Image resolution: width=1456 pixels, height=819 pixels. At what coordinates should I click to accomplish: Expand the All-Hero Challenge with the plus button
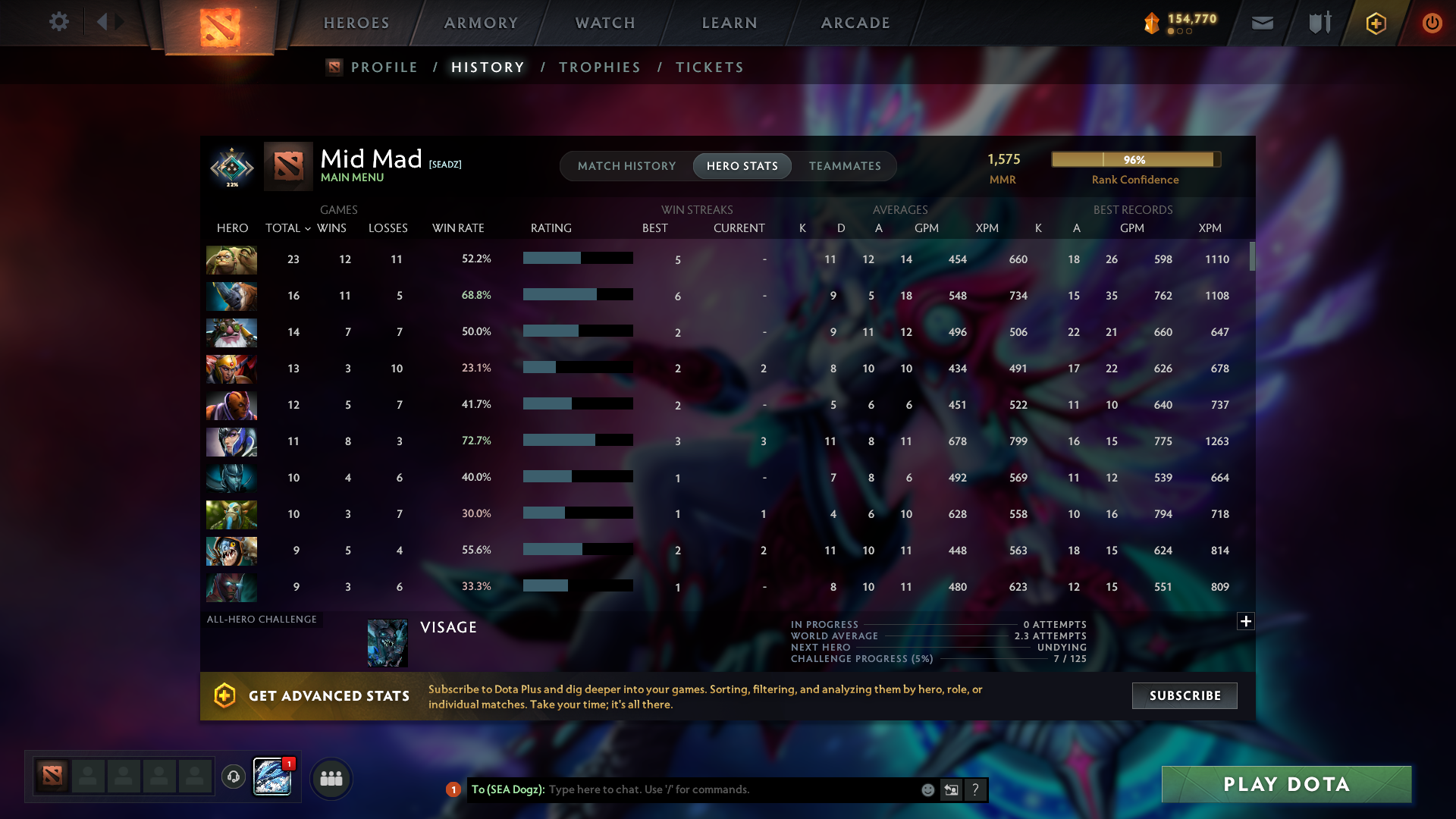[x=1246, y=621]
